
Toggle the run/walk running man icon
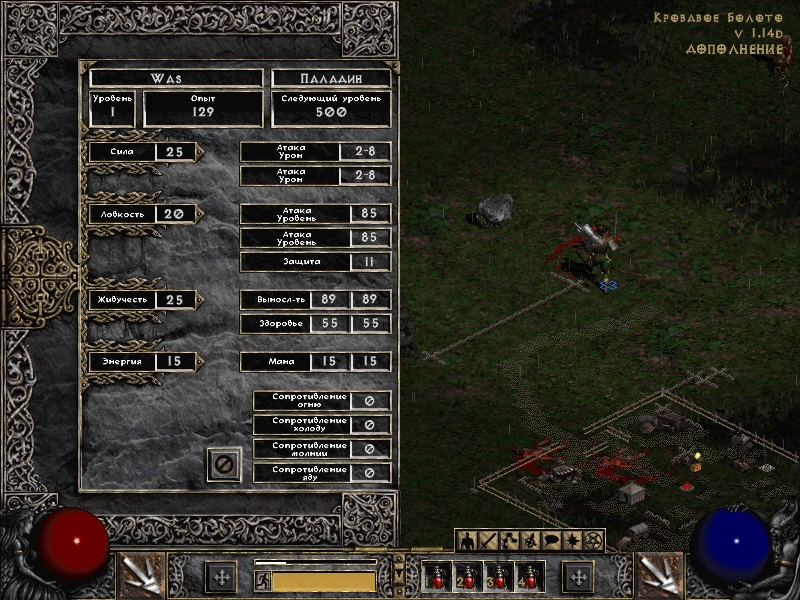[263, 580]
